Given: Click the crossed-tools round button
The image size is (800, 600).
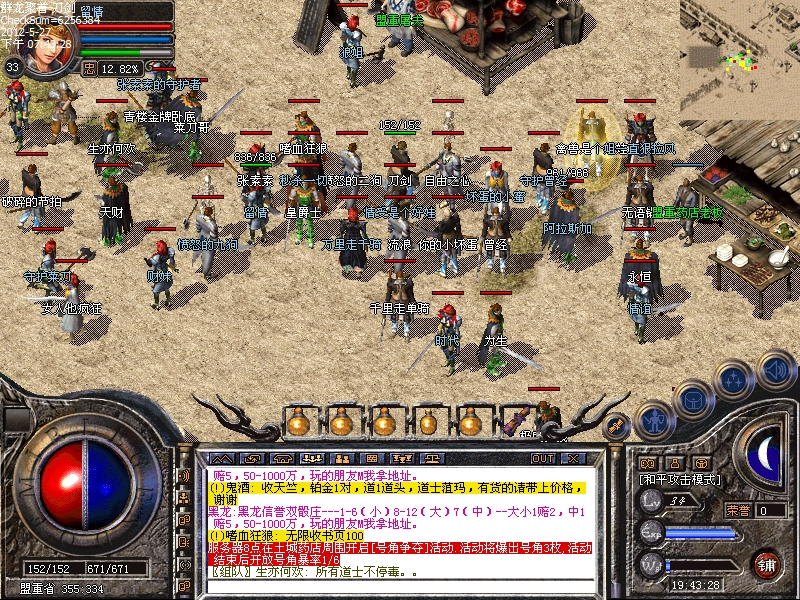Looking at the screenshot, I should 618,424.
